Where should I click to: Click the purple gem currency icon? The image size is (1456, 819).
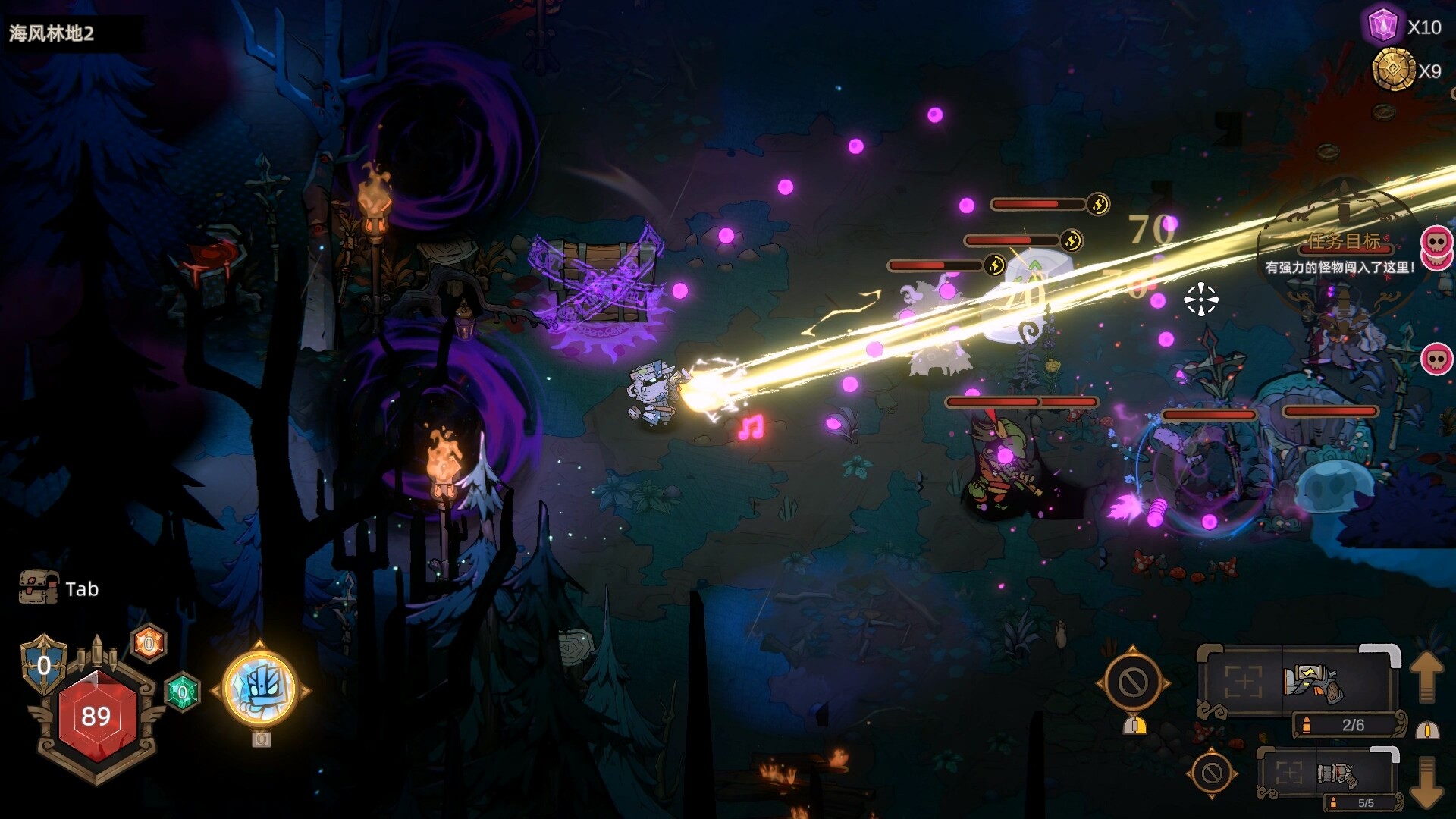click(1382, 27)
